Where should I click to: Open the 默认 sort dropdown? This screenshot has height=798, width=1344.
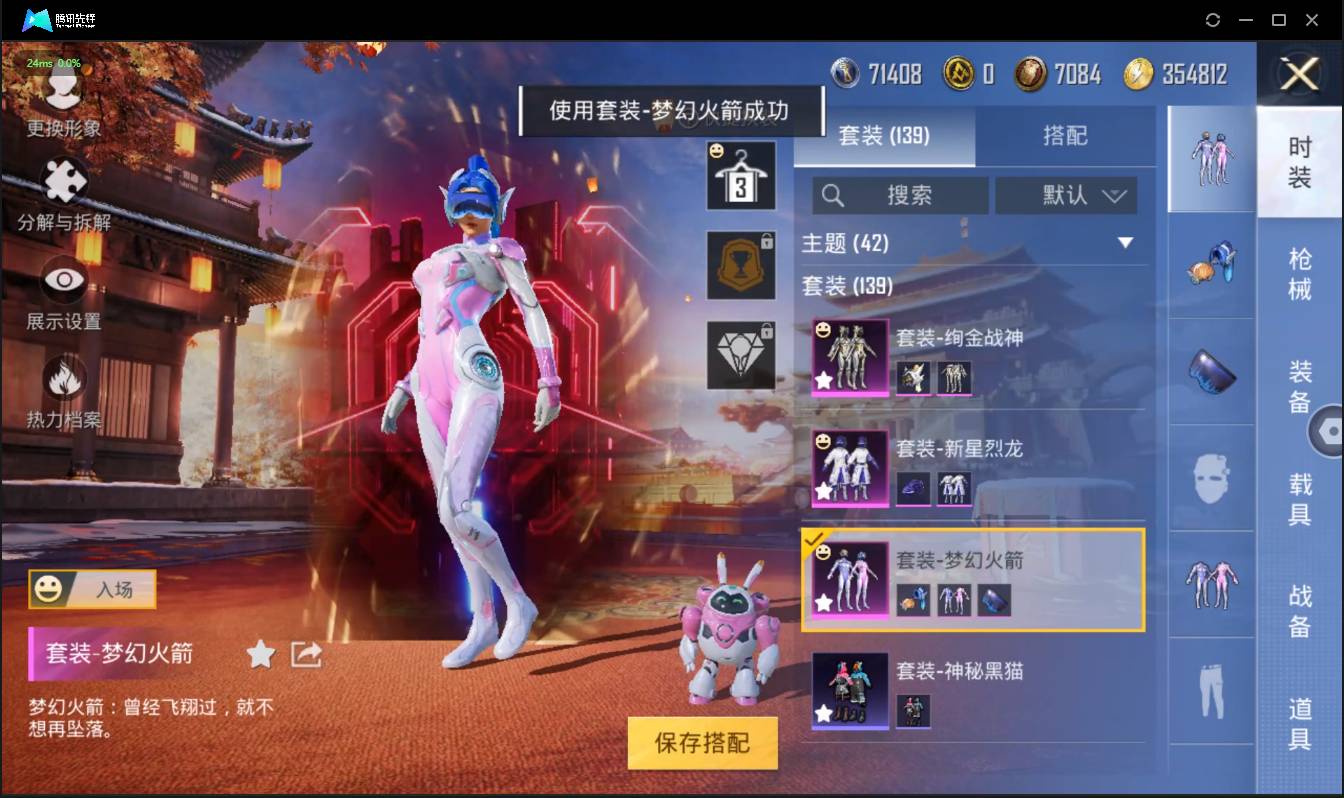[x=1066, y=196]
